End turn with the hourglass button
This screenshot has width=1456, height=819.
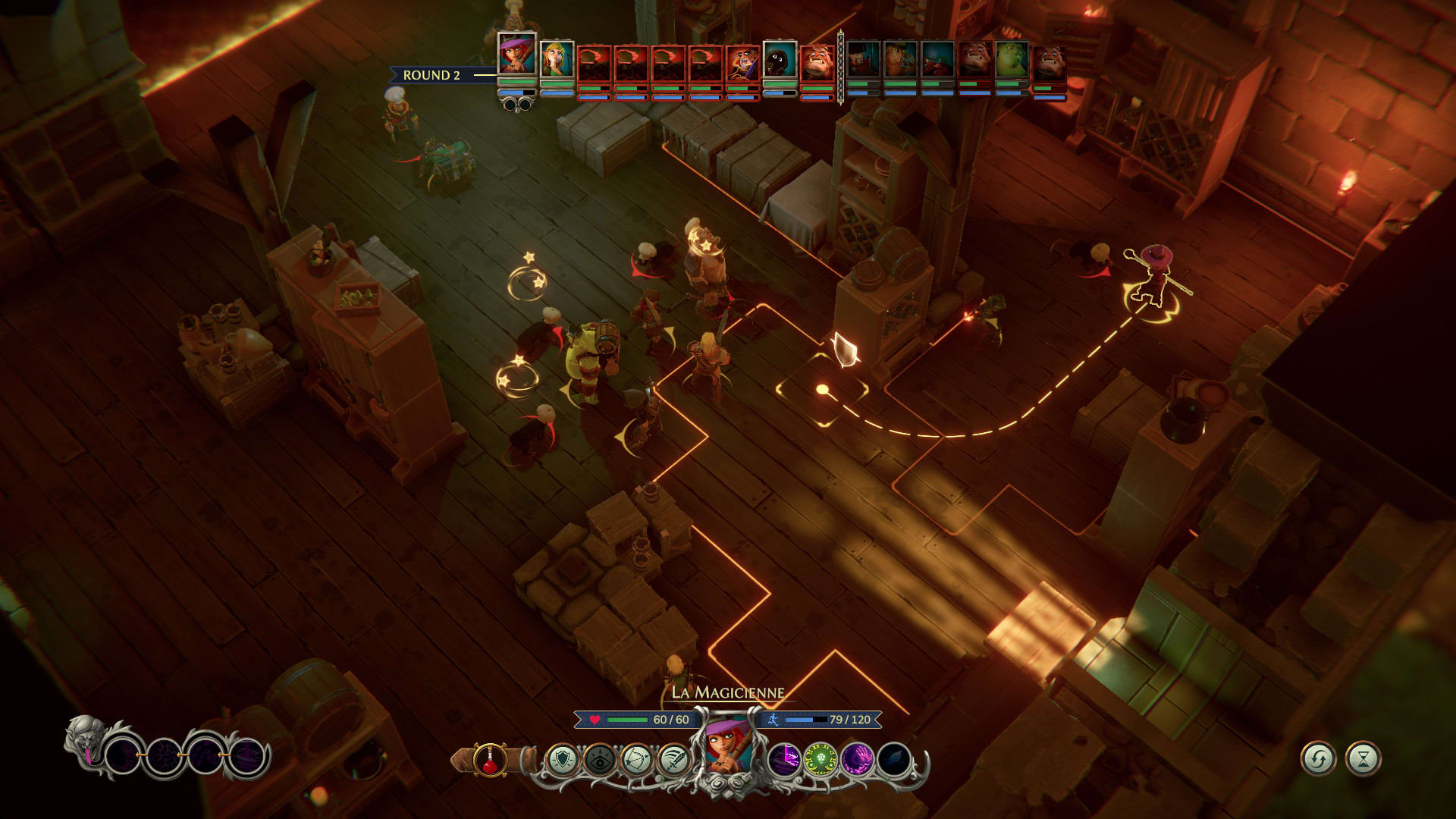point(1363,758)
